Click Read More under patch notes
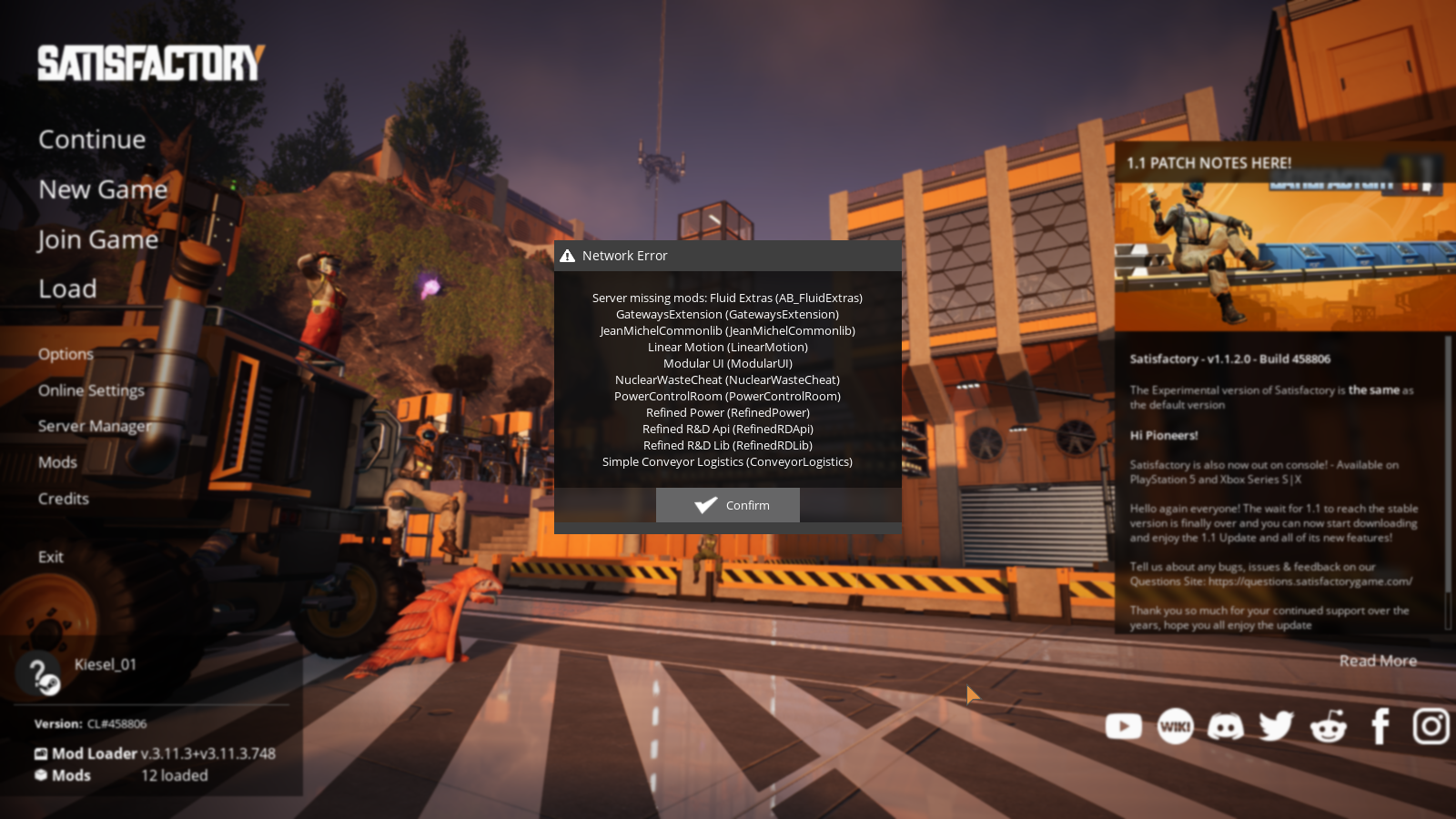This screenshot has width=1456, height=819. (1378, 661)
